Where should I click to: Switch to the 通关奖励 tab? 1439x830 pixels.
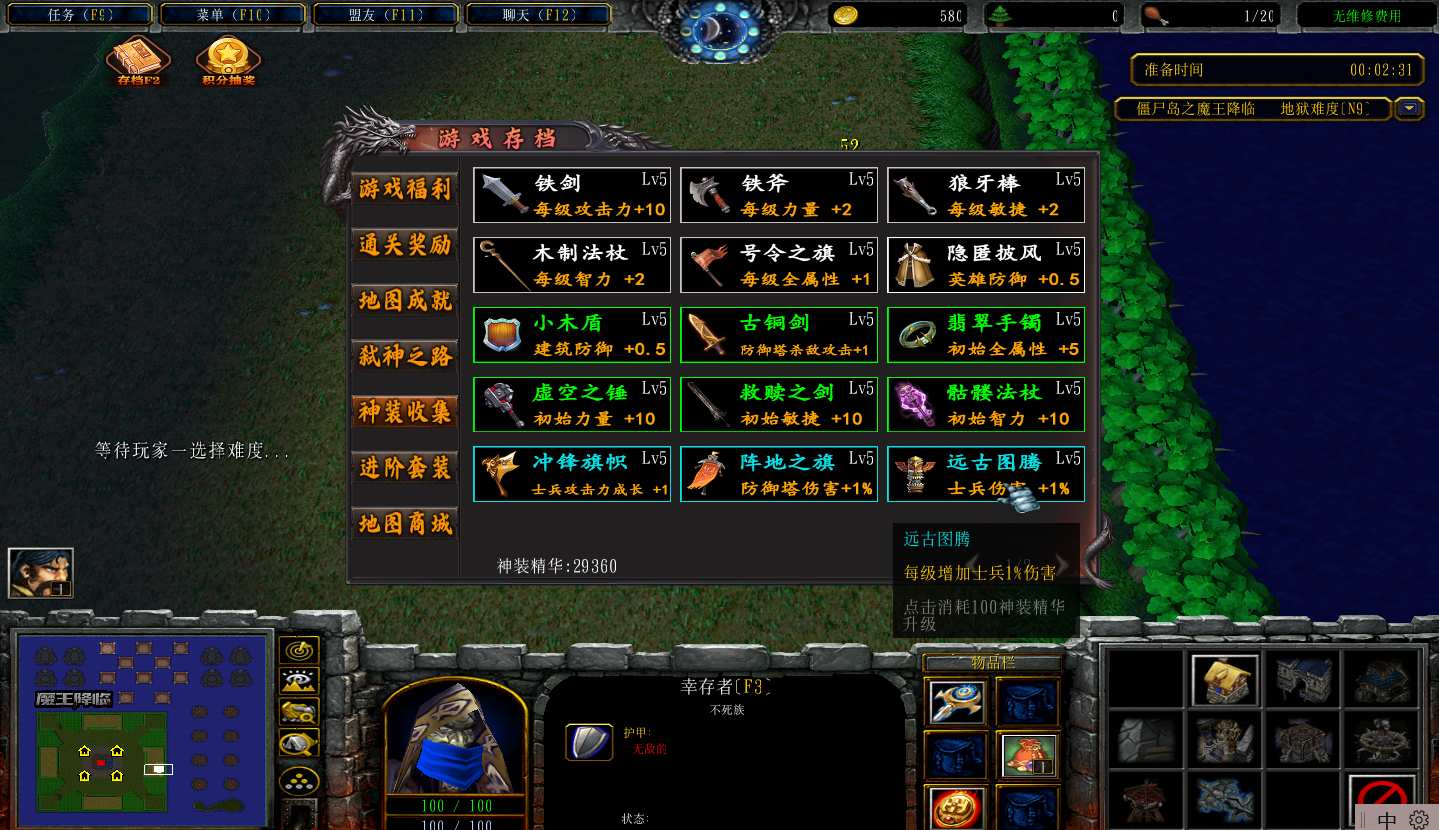click(405, 245)
